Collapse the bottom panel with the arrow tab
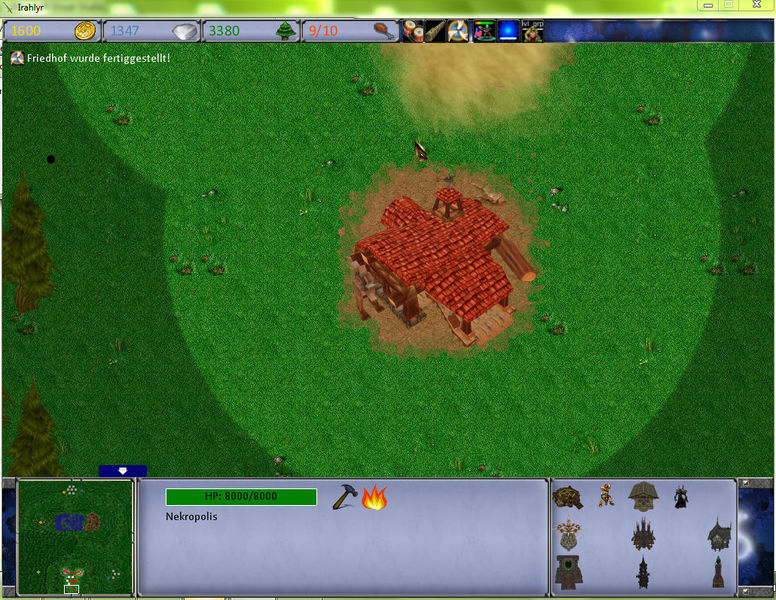This screenshot has width=776, height=600. coord(123,471)
